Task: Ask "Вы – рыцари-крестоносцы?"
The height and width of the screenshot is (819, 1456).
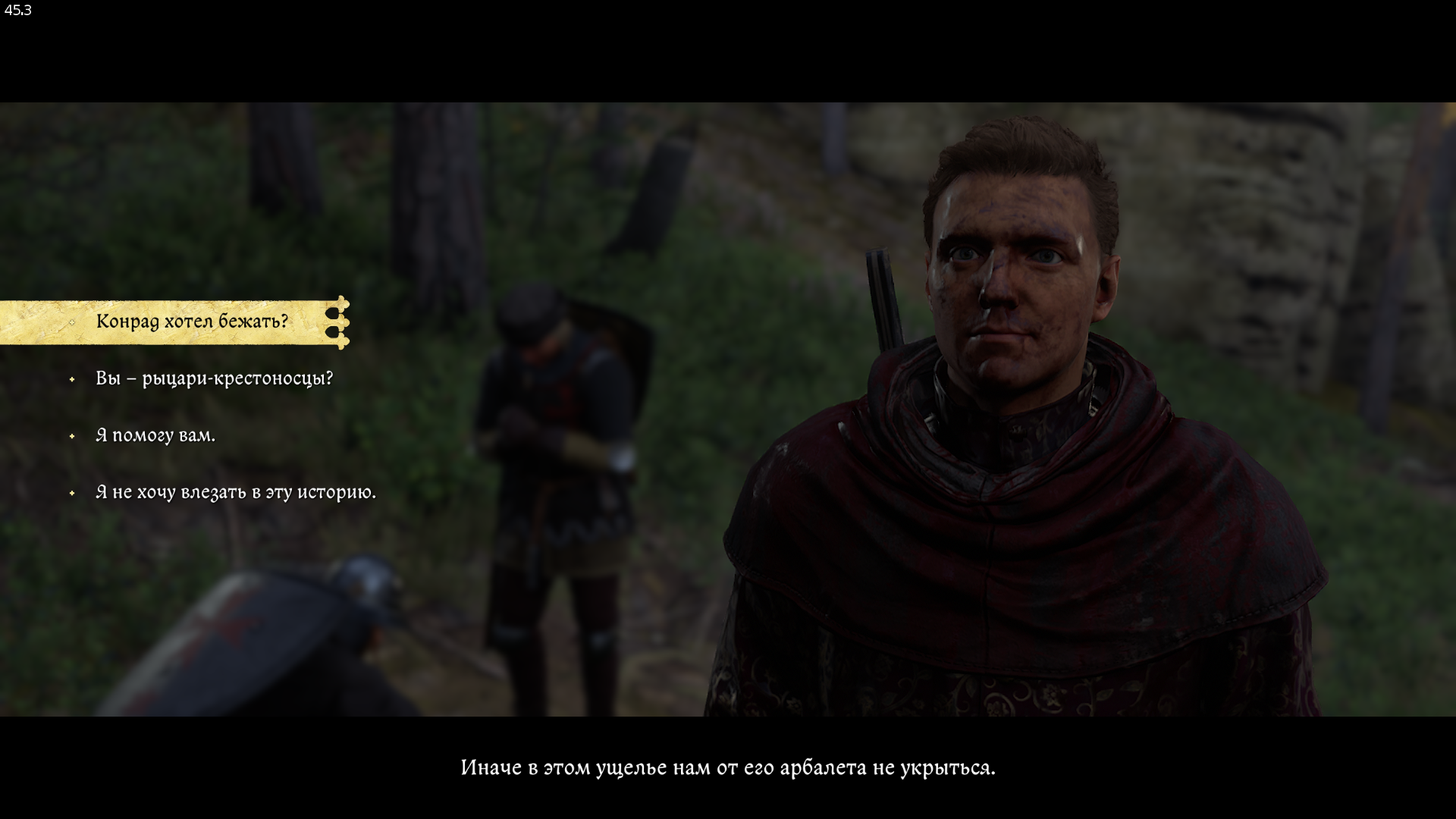Action: tap(214, 378)
